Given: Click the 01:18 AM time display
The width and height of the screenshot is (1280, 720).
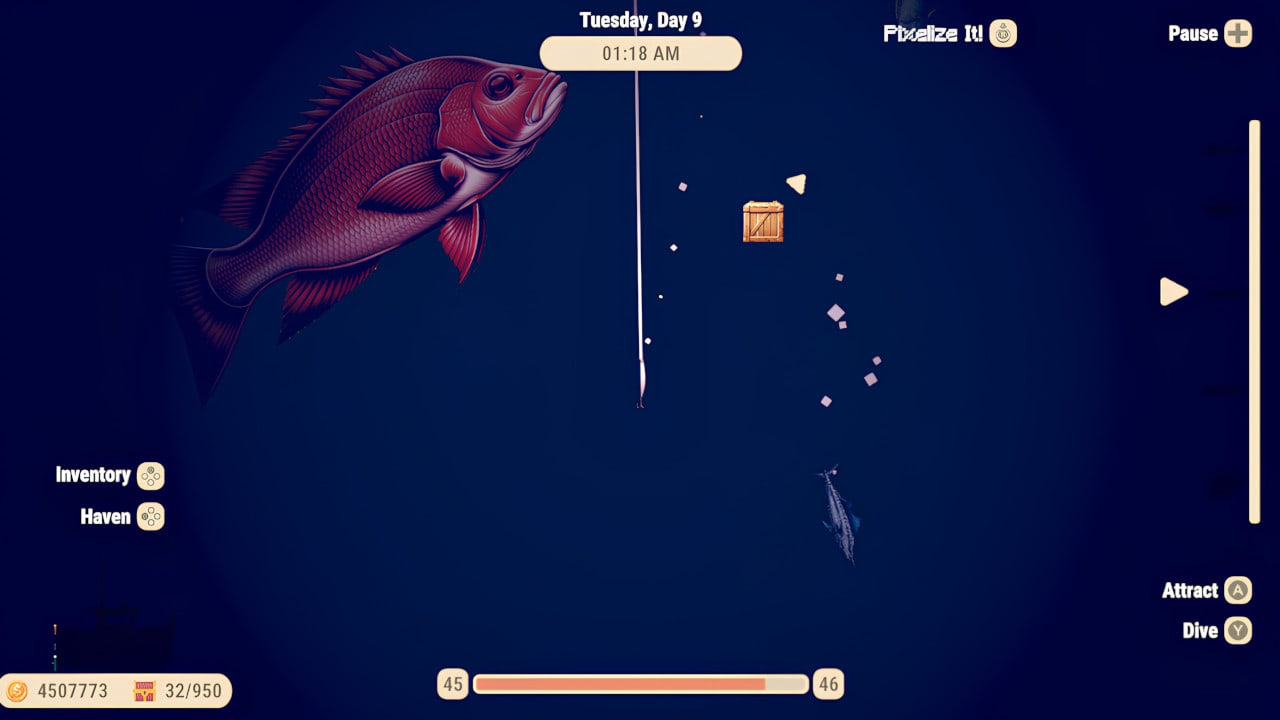Looking at the screenshot, I should click(x=640, y=54).
